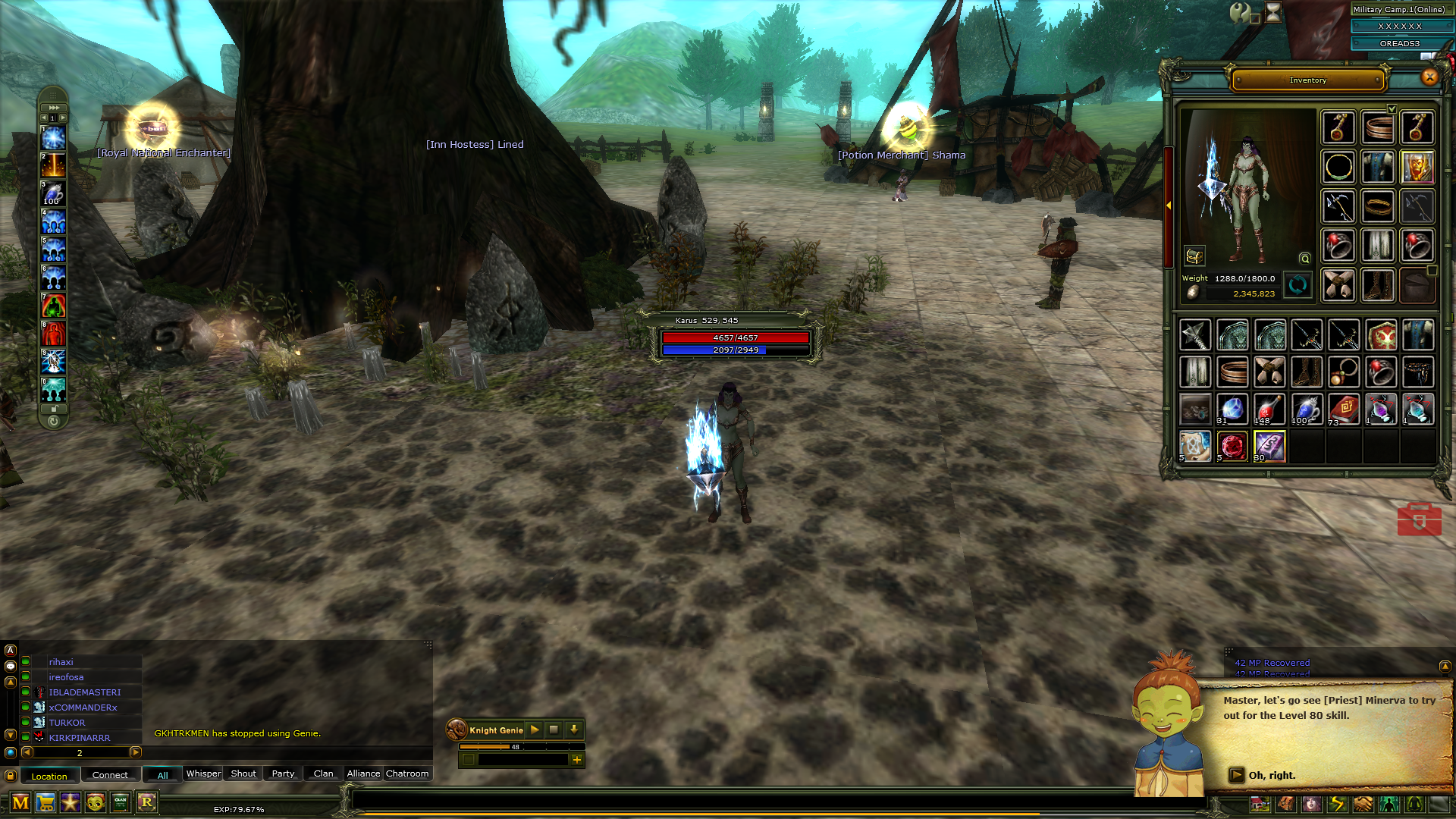Switch chat to the Whisper tab
The image size is (1456, 819).
point(203,773)
